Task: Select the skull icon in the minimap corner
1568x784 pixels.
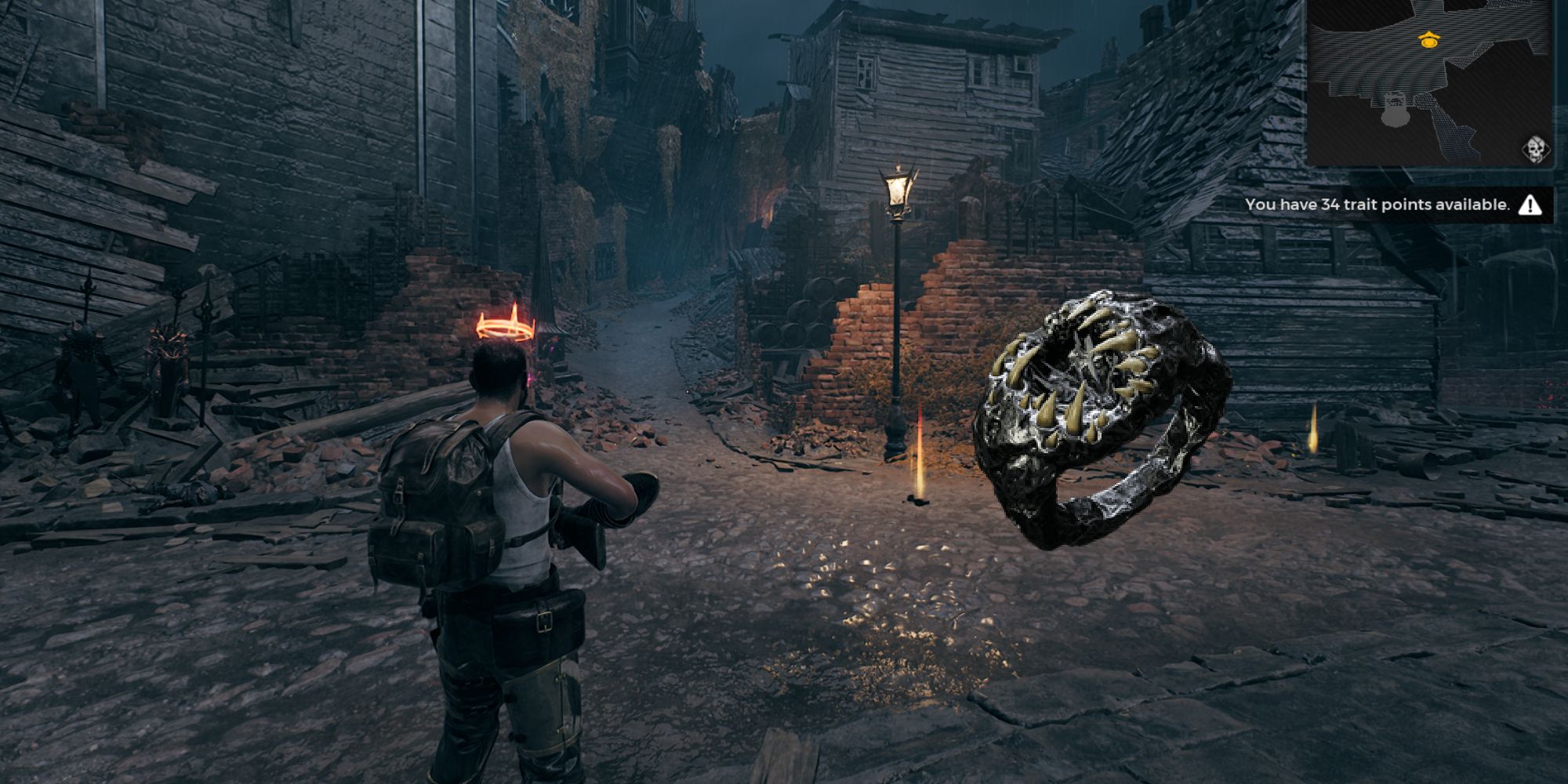Action: (1535, 149)
